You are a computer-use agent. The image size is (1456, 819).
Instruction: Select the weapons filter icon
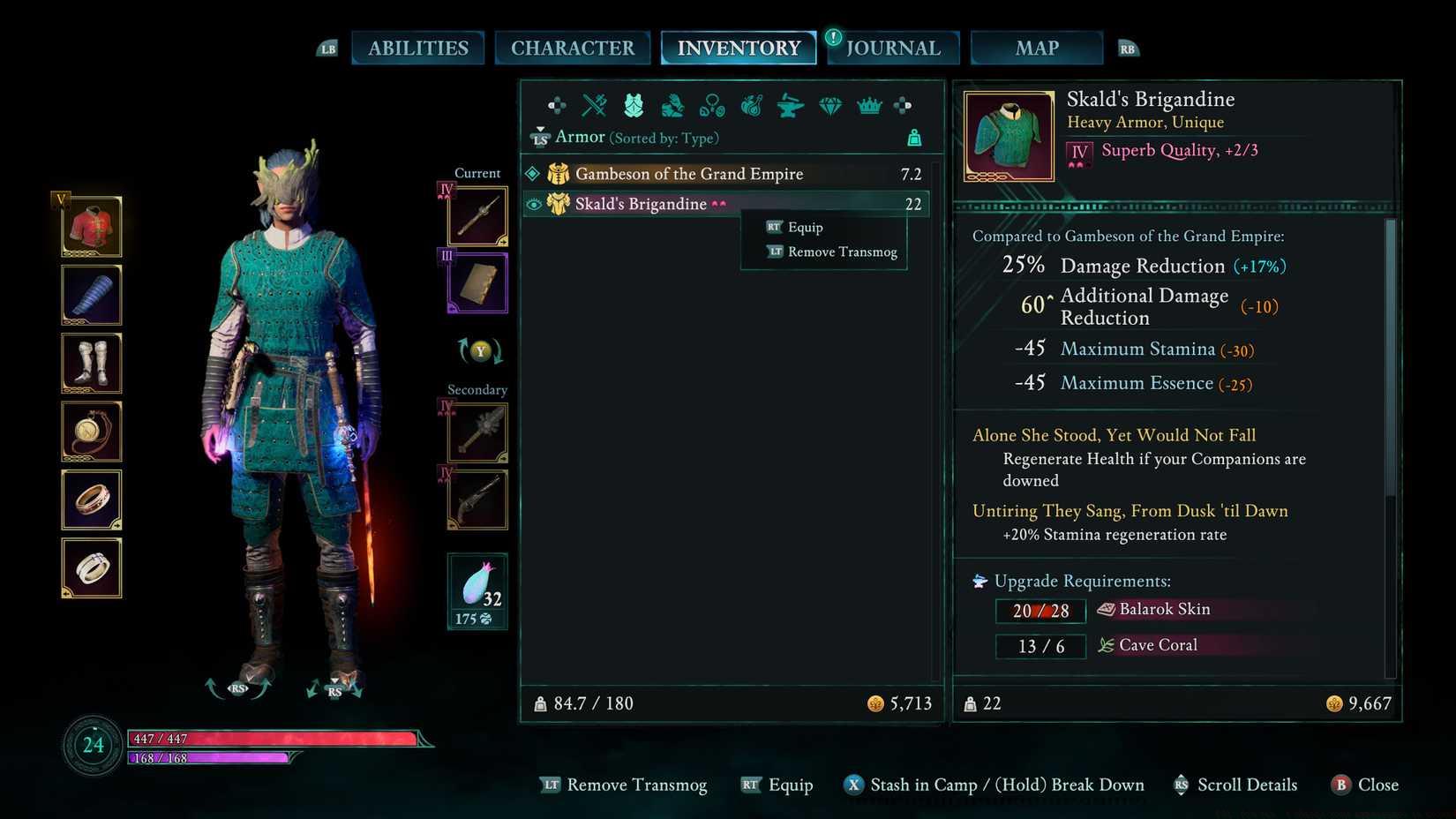coord(592,106)
